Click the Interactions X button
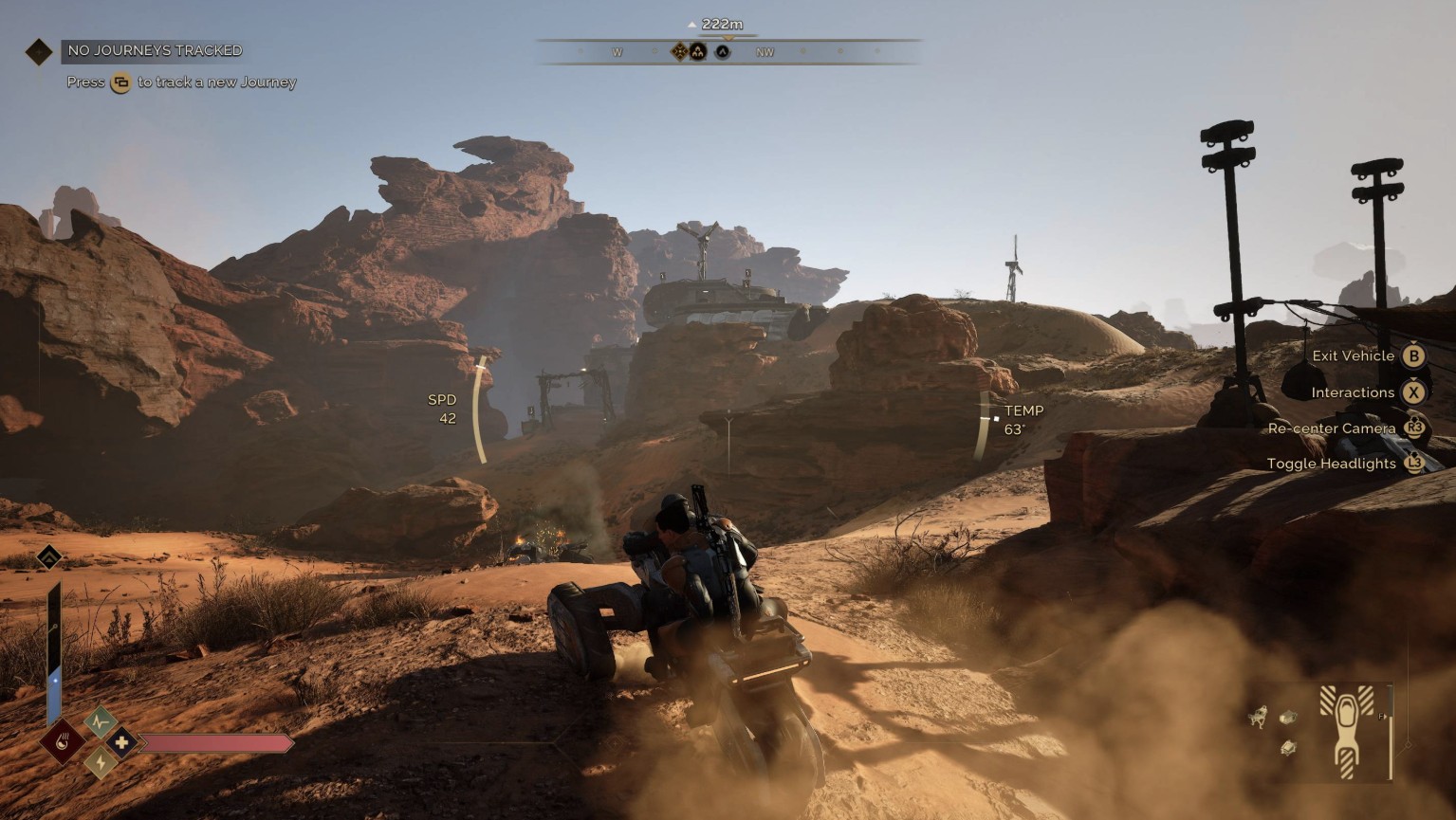1456x820 pixels. (x=1414, y=392)
